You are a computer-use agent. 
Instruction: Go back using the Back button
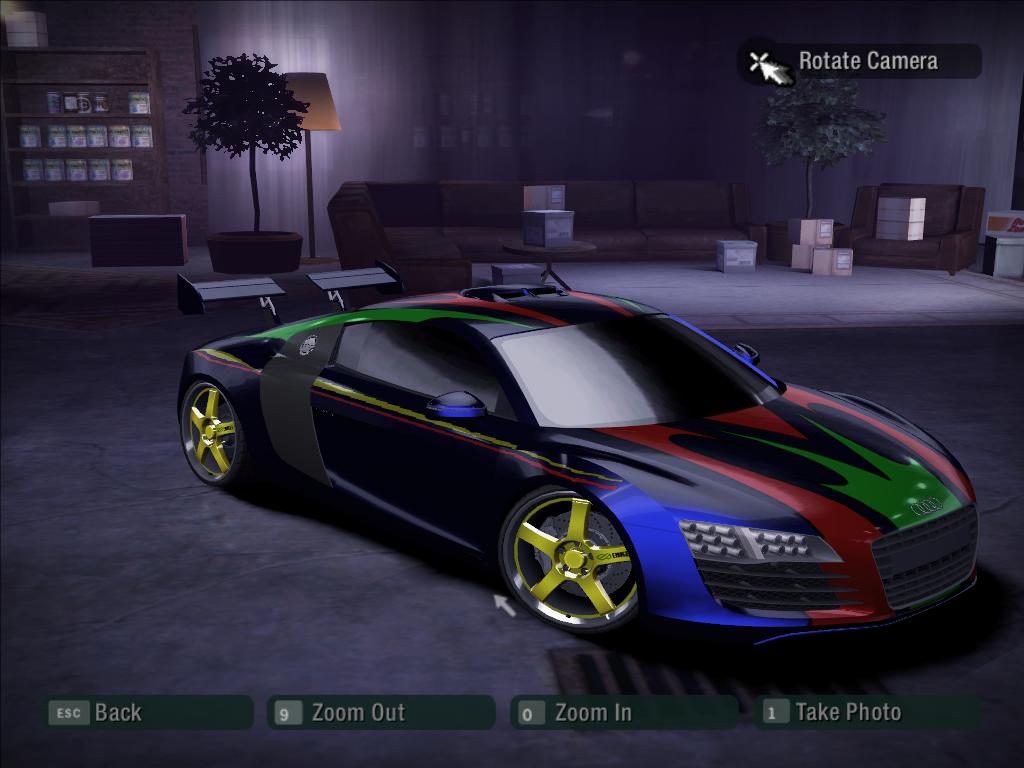(x=116, y=713)
